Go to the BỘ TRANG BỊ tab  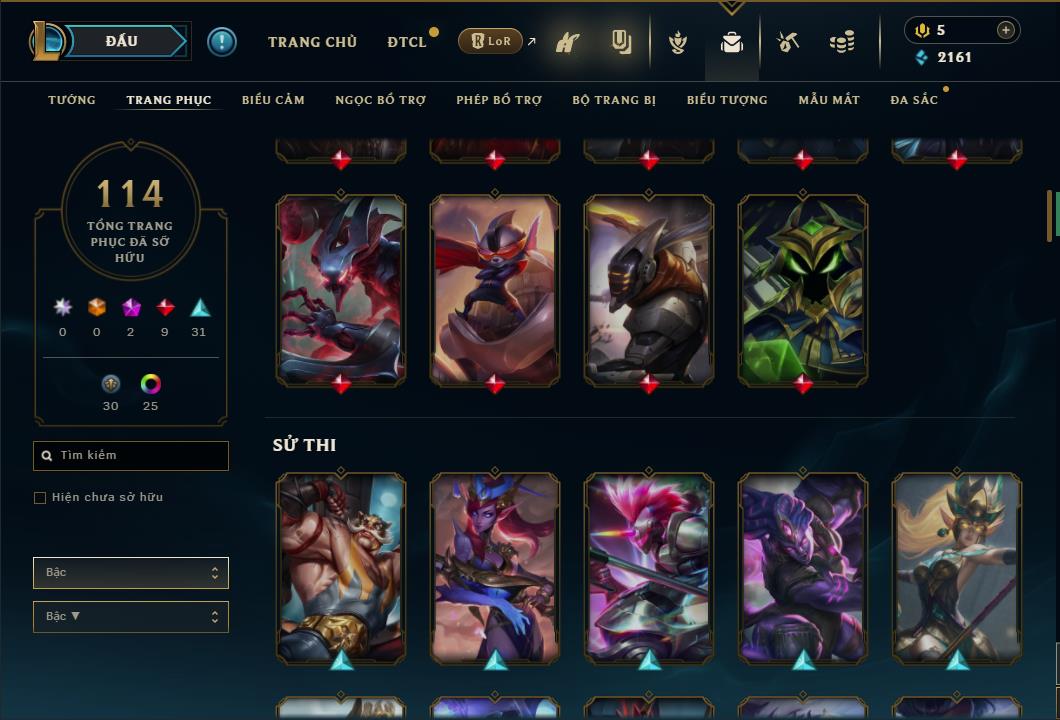tap(614, 100)
